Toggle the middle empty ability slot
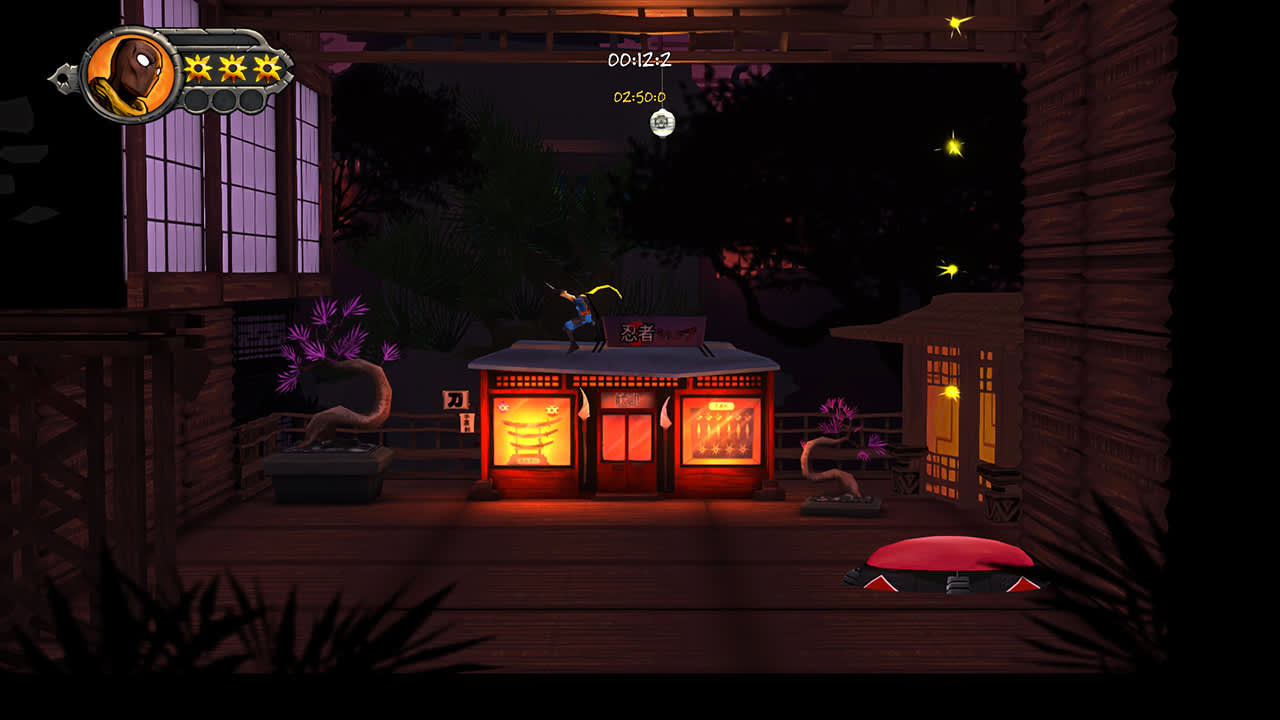 (223, 99)
